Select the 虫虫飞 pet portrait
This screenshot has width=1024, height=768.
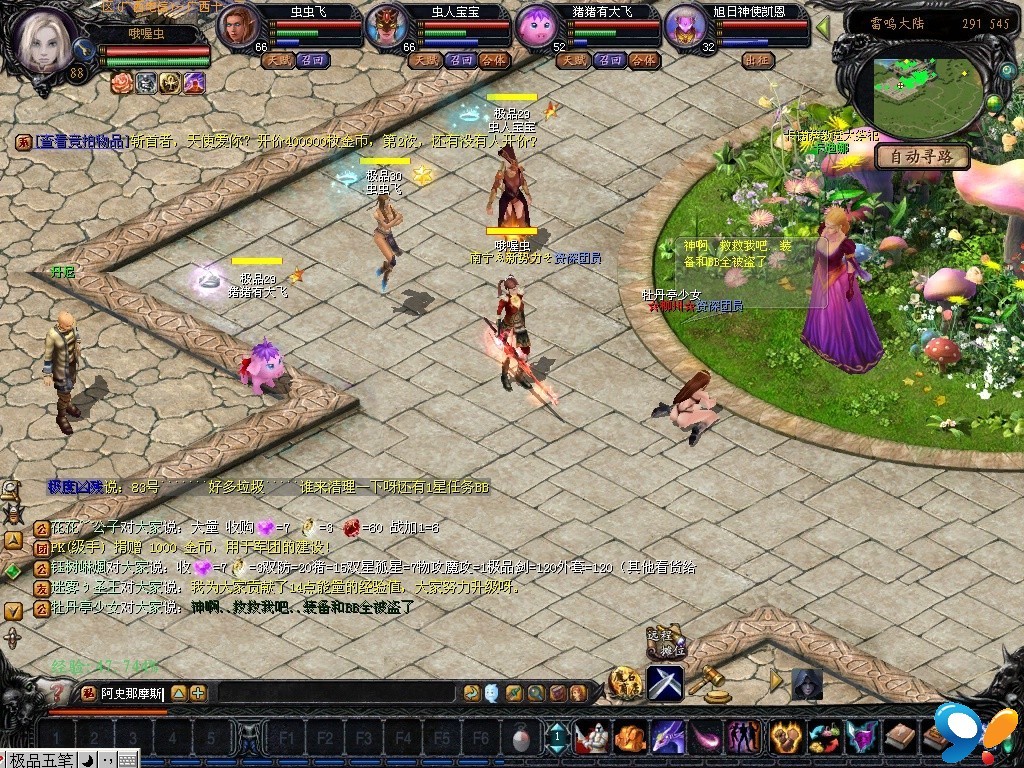click(x=236, y=25)
